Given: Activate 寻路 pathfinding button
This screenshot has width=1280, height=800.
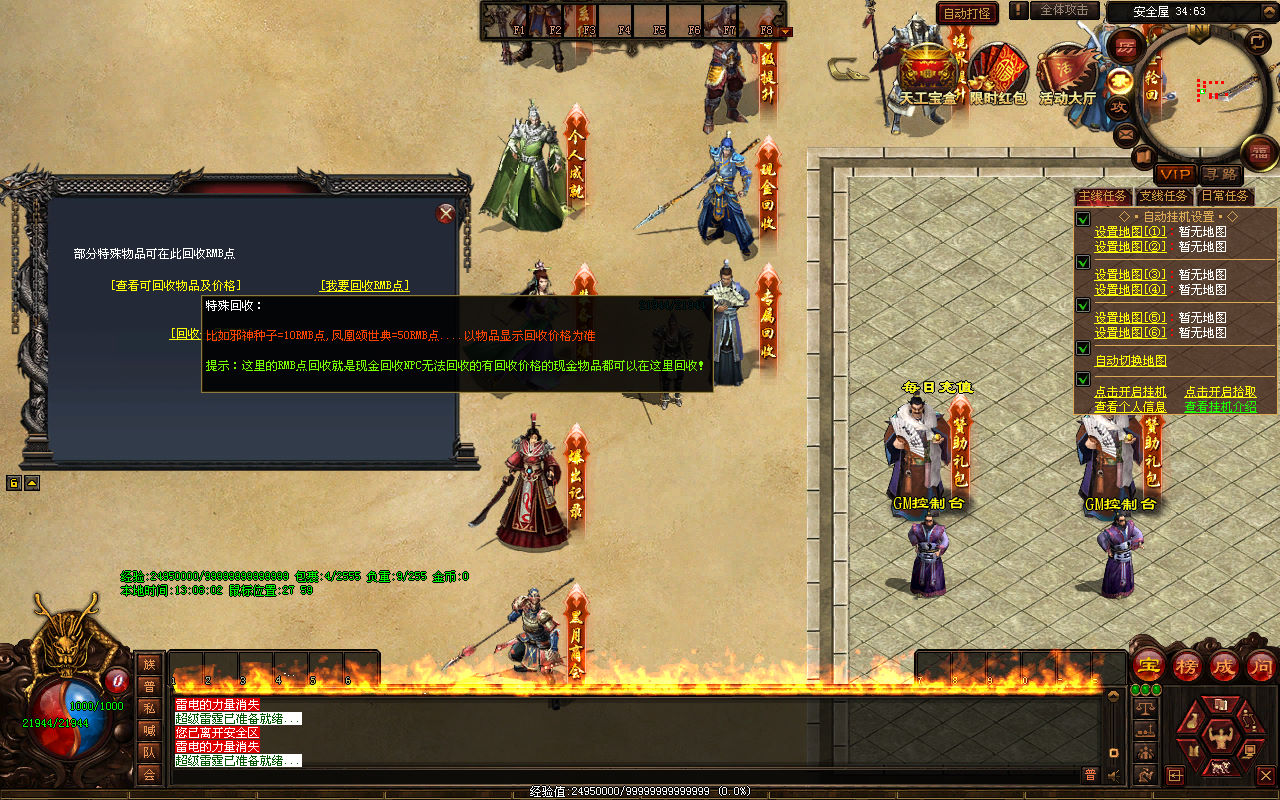Looking at the screenshot, I should tap(1220, 174).
